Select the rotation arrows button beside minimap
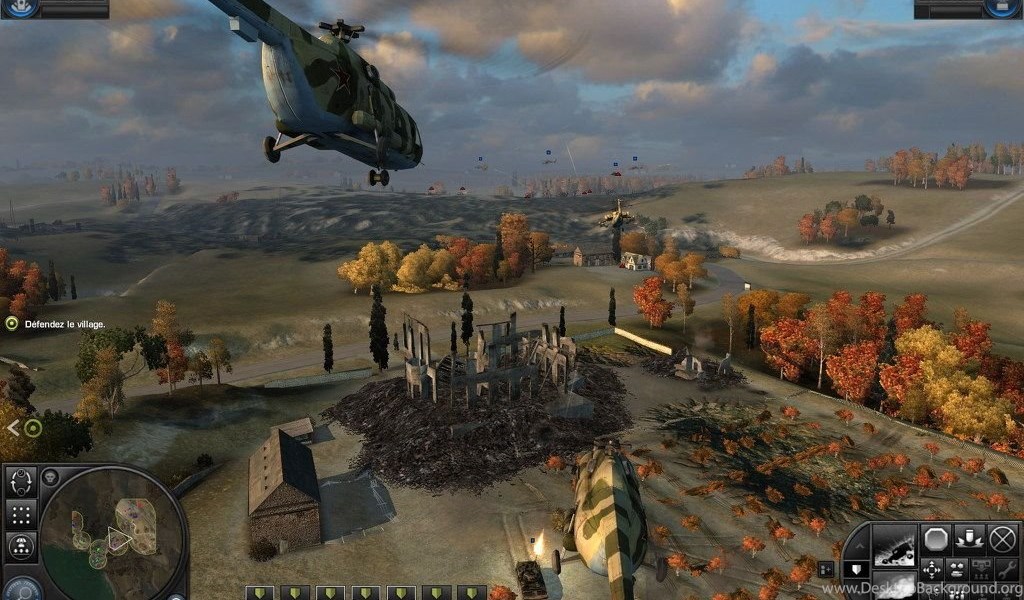Image resolution: width=1024 pixels, height=600 pixels. 22,484
